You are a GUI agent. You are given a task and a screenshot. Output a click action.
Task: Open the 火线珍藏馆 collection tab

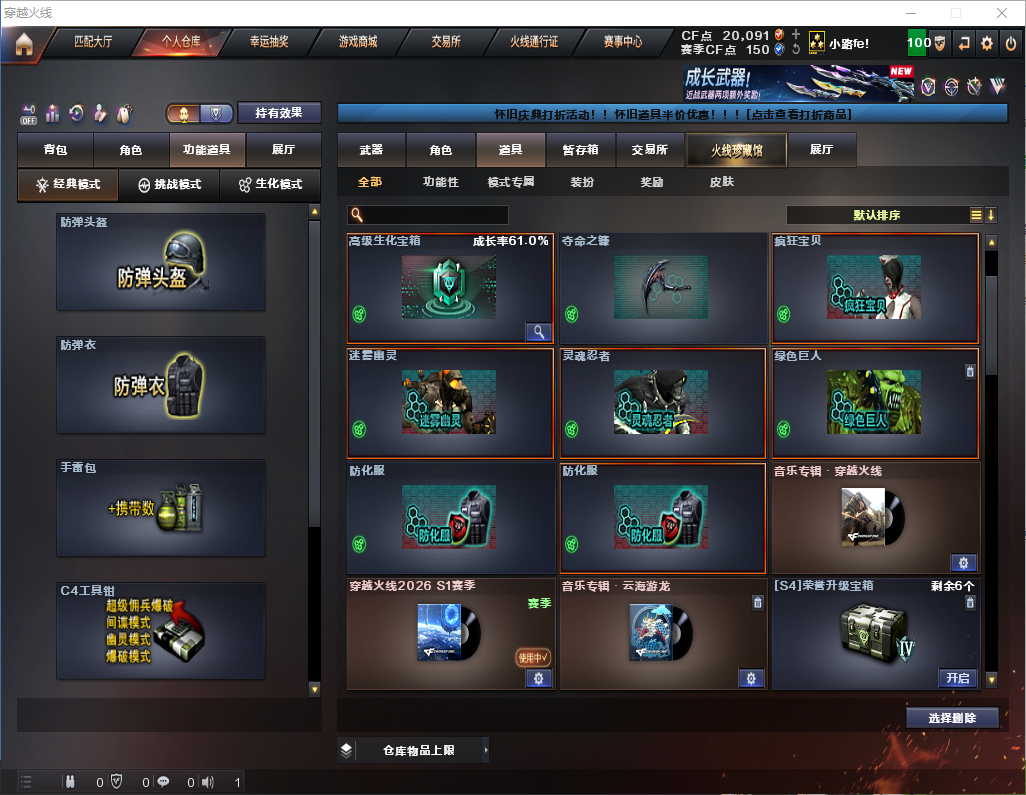(736, 150)
